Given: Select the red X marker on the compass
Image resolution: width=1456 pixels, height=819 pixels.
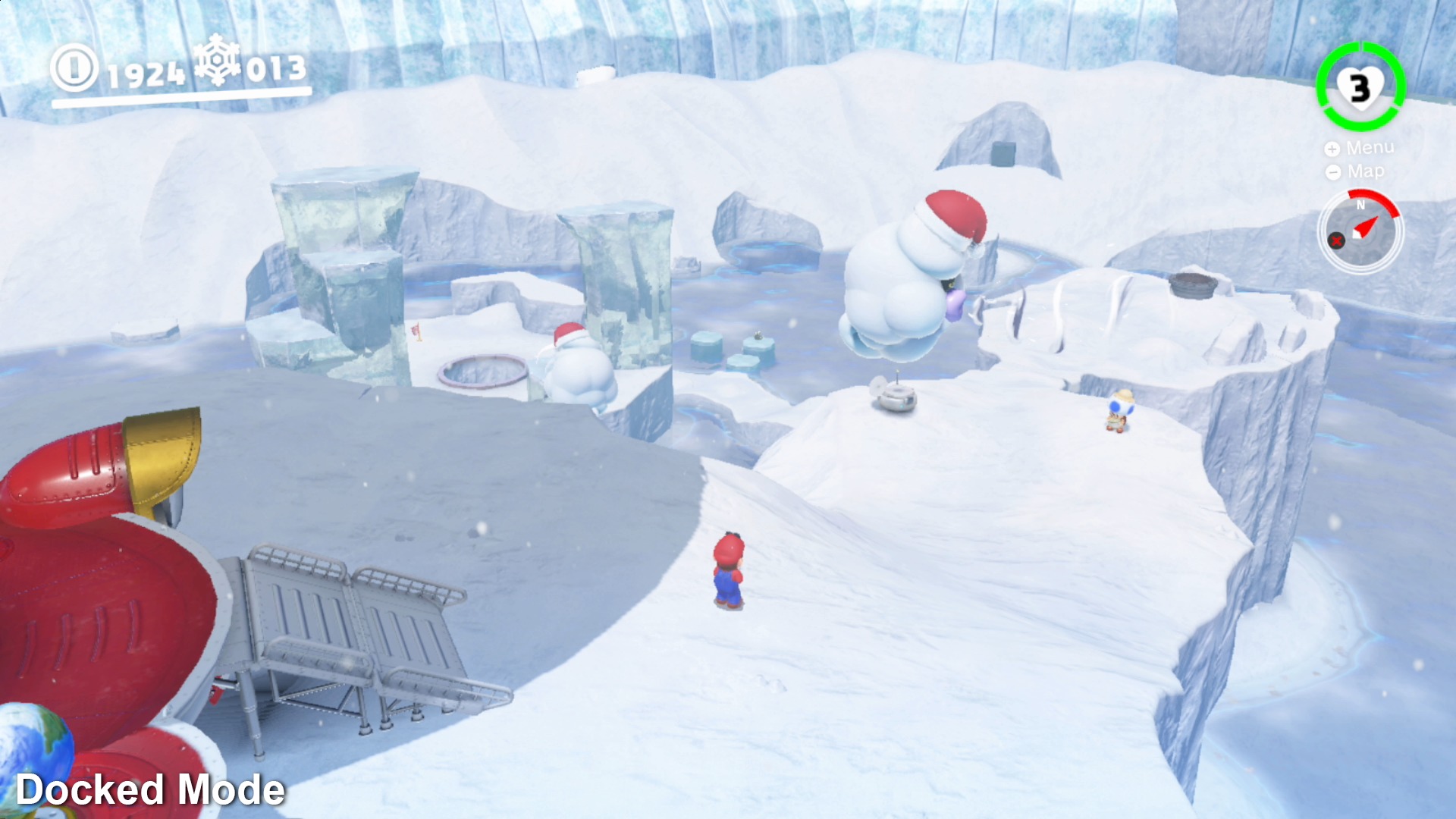Looking at the screenshot, I should pyautogui.click(x=1336, y=241).
